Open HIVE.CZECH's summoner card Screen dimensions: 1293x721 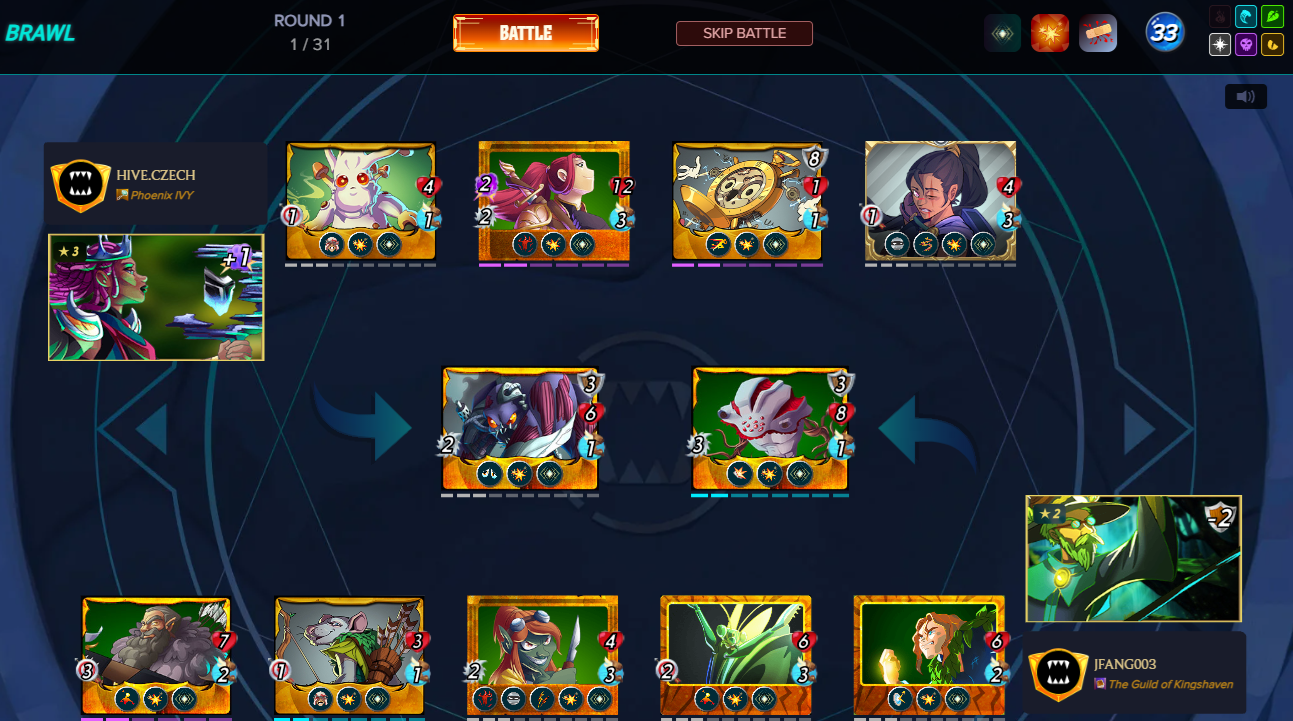[x=156, y=297]
